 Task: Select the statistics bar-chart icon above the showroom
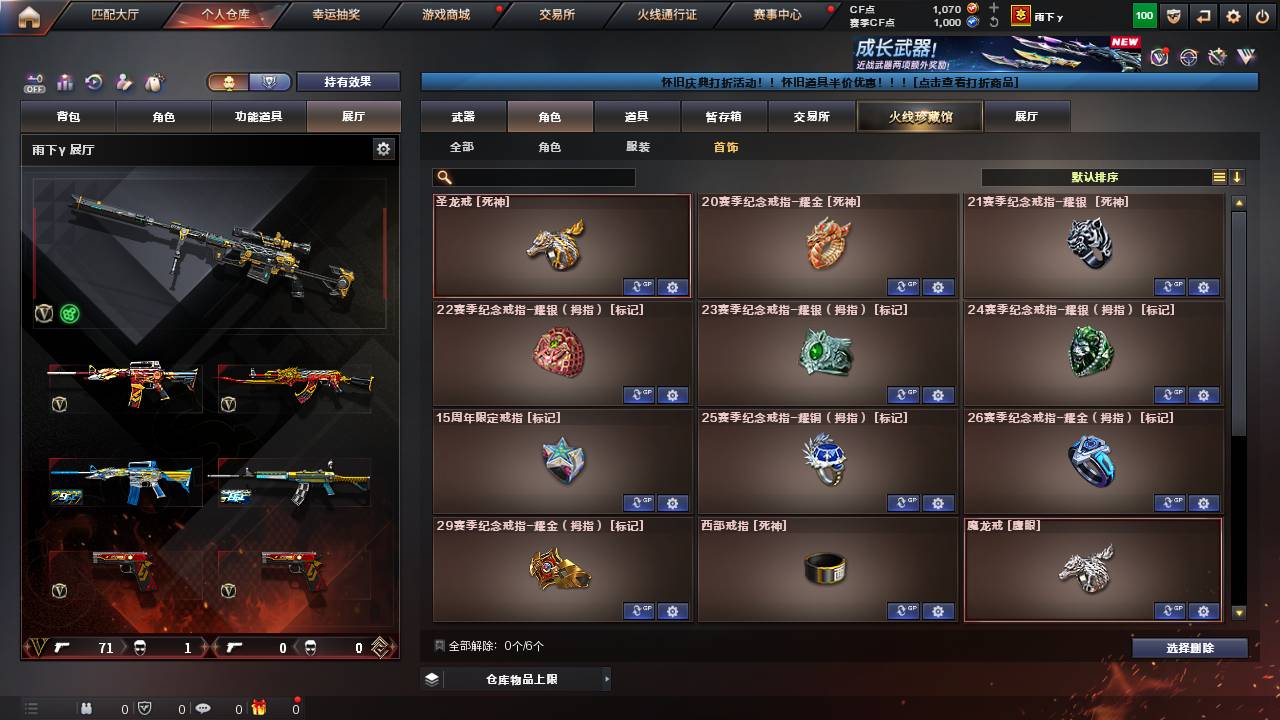coord(64,81)
